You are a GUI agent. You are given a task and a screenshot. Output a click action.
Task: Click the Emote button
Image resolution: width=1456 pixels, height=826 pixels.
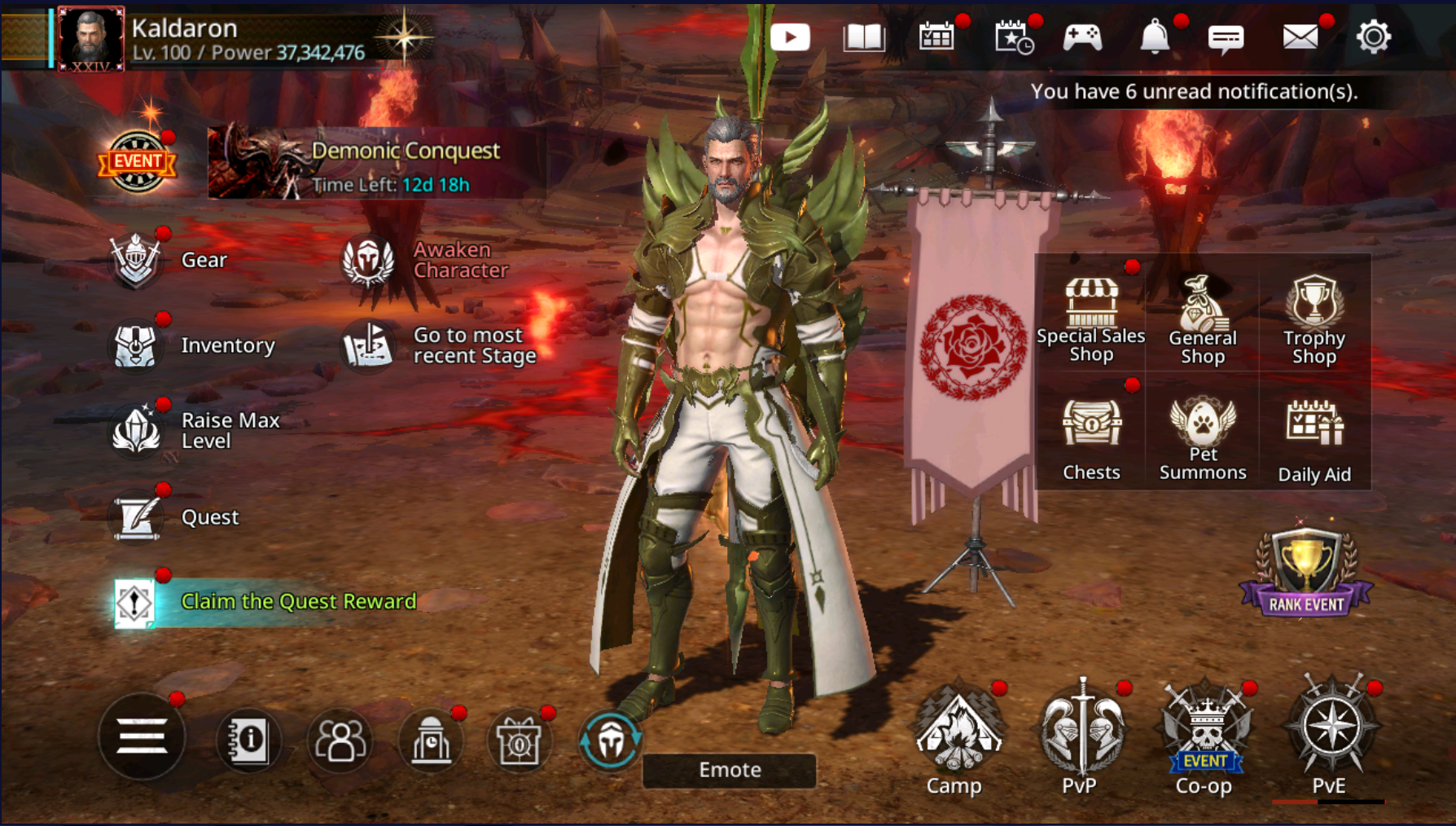pos(730,770)
